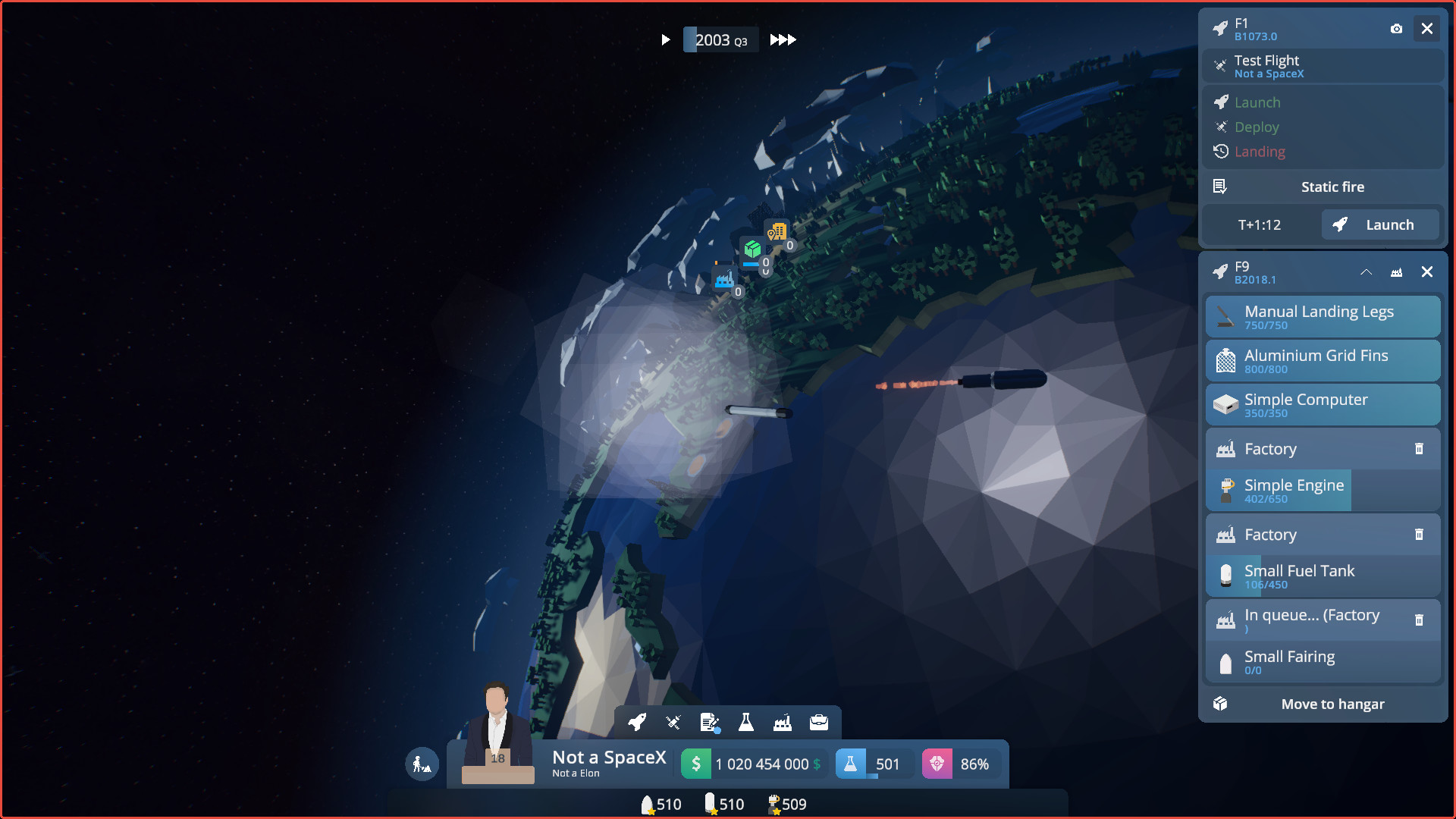Image resolution: width=1456 pixels, height=819 pixels.
Task: Open the briefcase staff panel
Action: pos(819,723)
